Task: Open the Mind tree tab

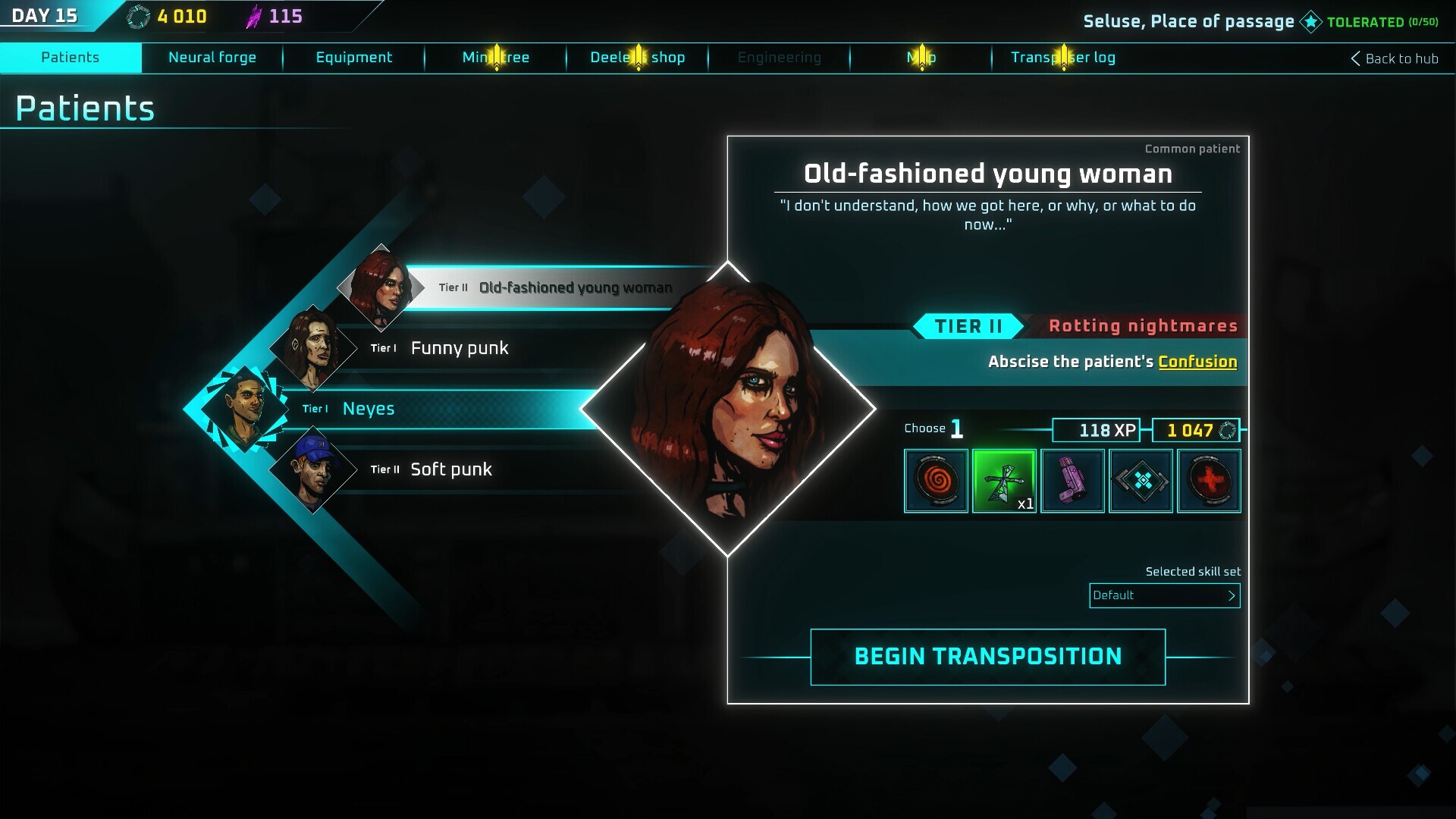Action: point(496,58)
